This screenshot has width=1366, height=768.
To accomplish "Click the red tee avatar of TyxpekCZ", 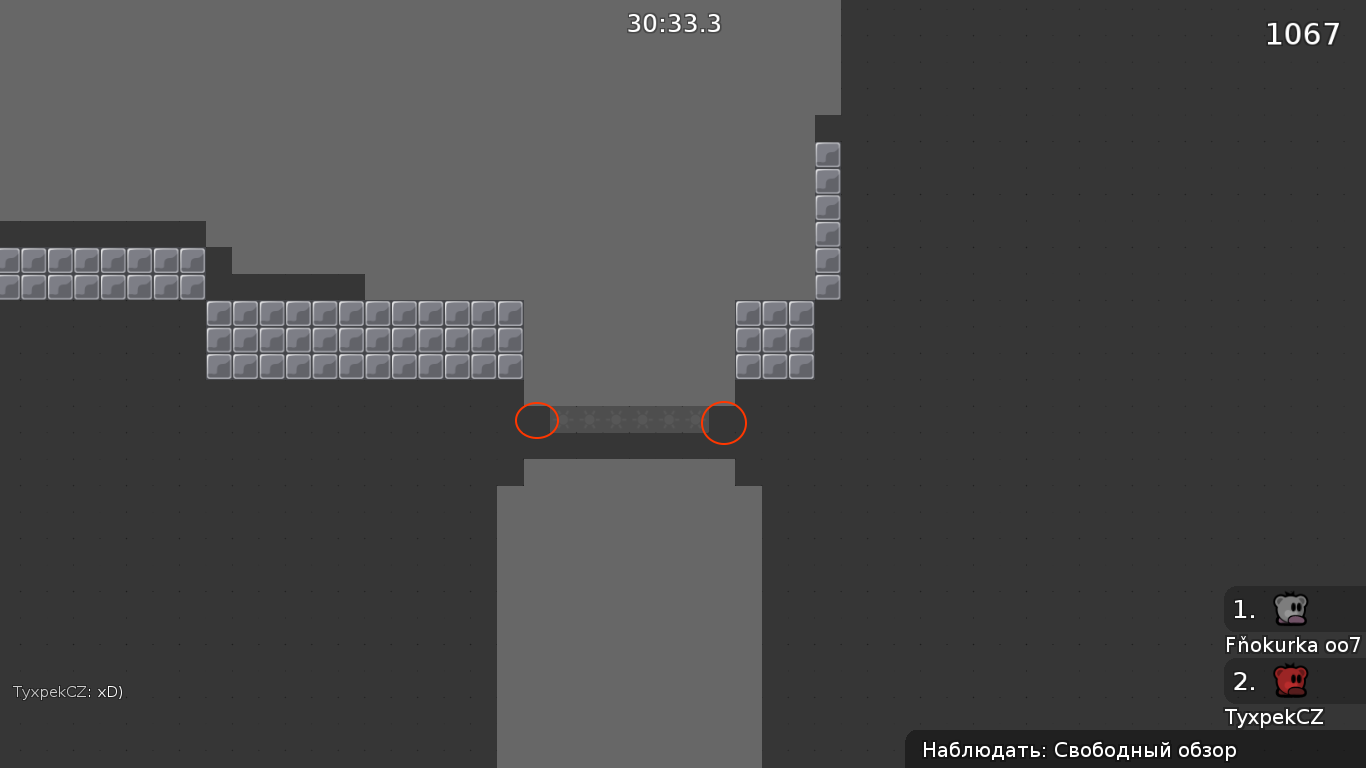I will click(x=1289, y=681).
